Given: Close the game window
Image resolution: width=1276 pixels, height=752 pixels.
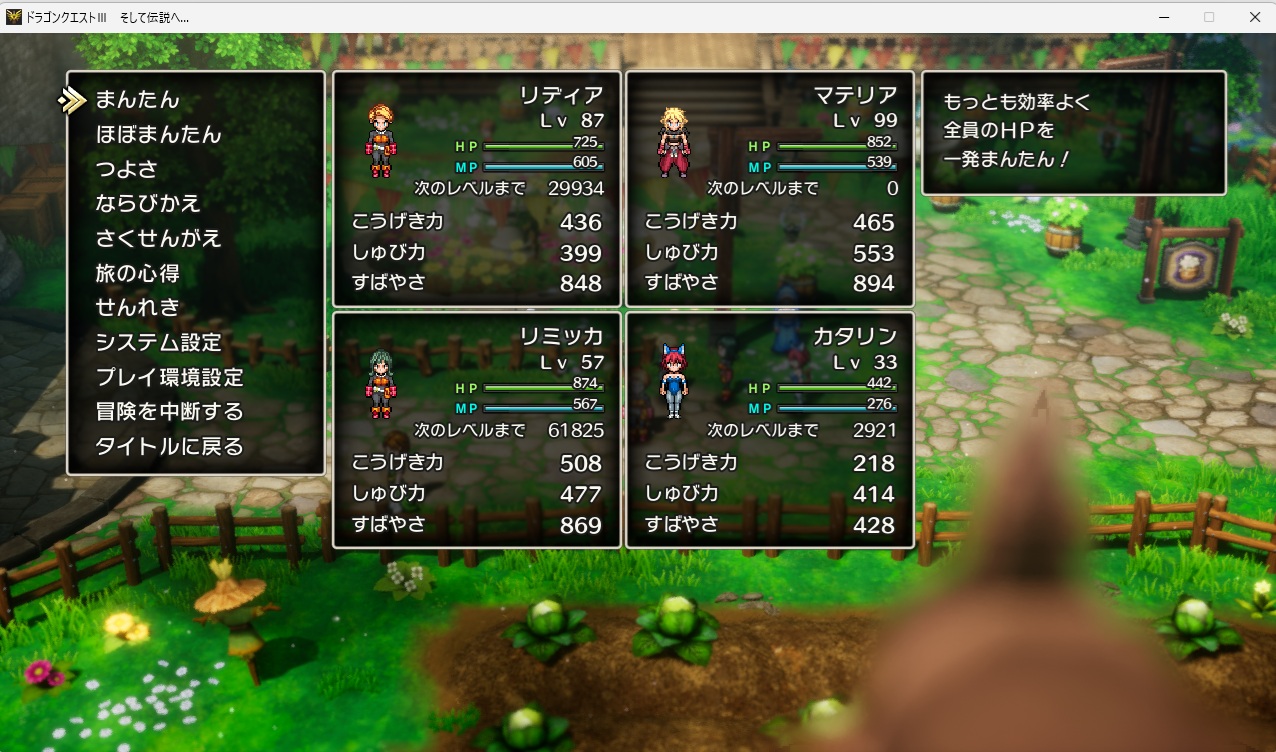Looking at the screenshot, I should pyautogui.click(x=1254, y=17).
